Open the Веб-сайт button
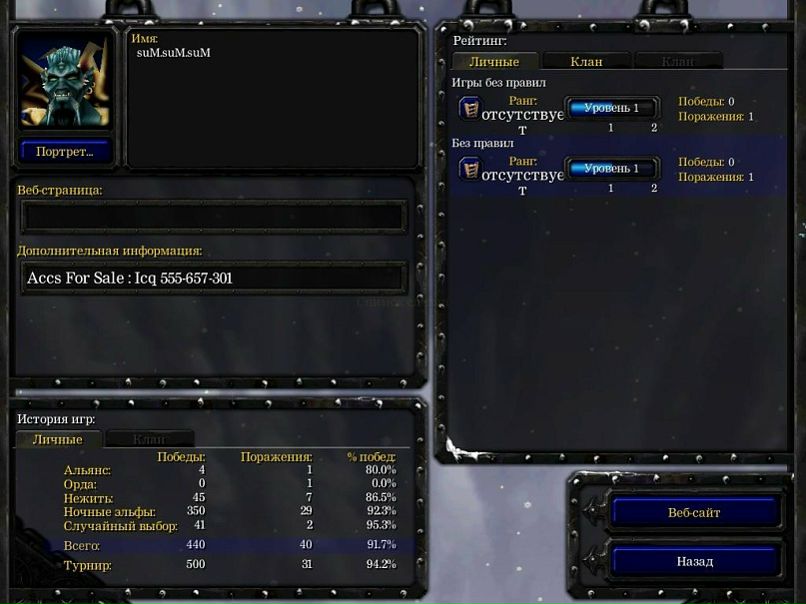The image size is (806, 604). (694, 513)
